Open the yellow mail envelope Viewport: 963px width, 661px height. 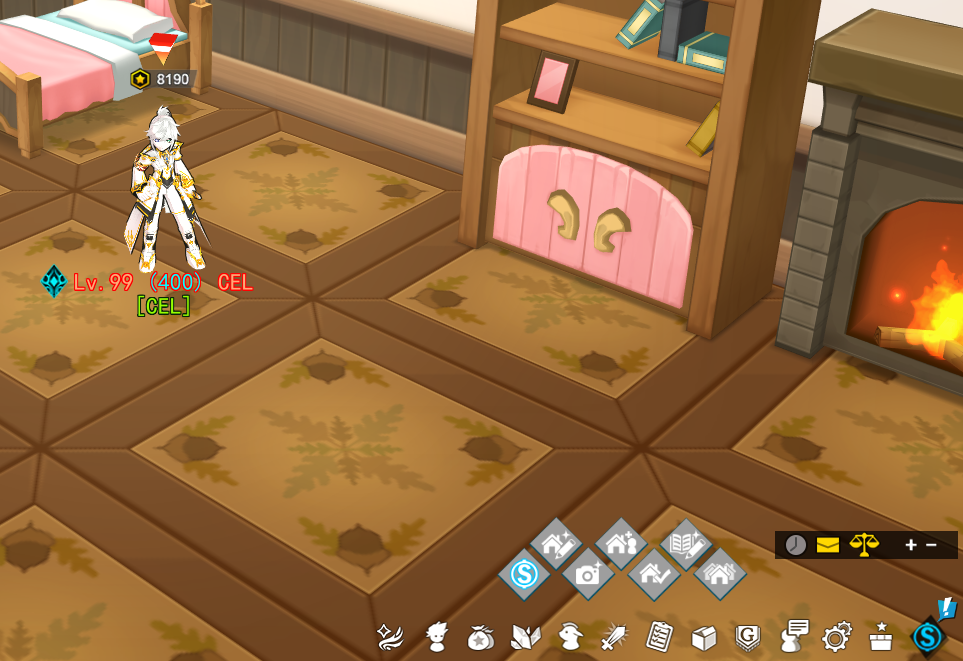pyautogui.click(x=828, y=545)
